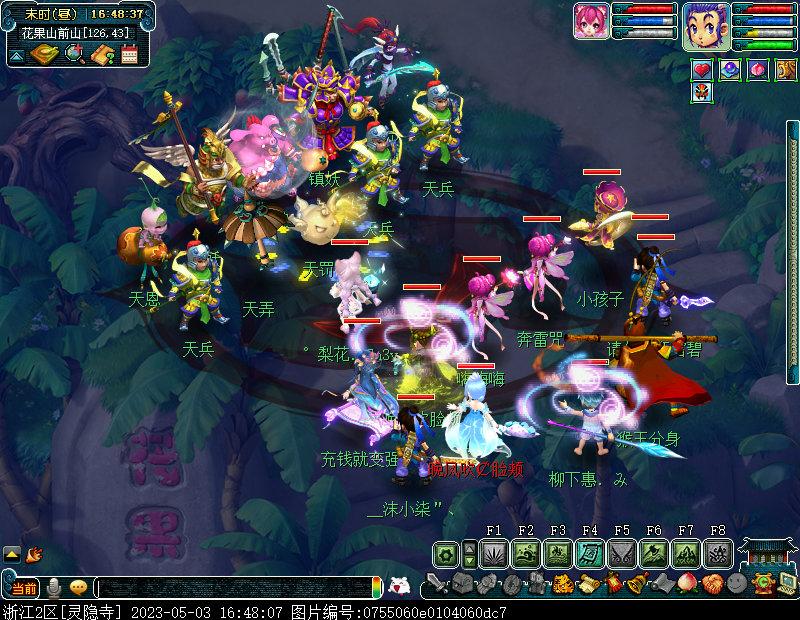Select the pink-haired pet portrait

(x=592, y=21)
